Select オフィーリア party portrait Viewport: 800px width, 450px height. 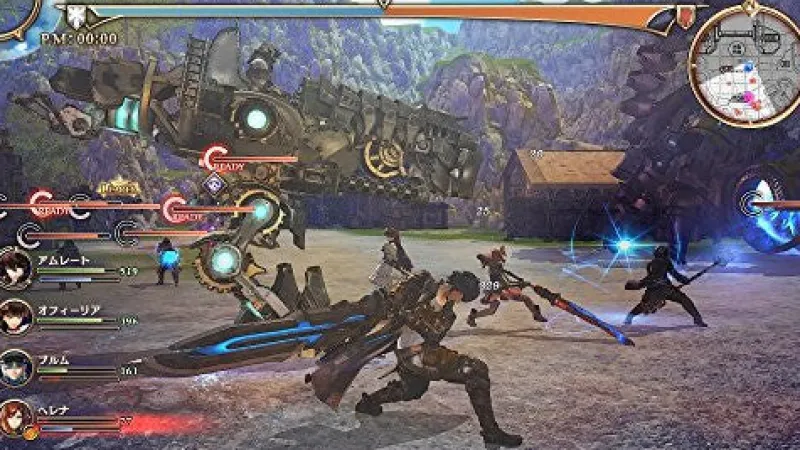tap(17, 318)
